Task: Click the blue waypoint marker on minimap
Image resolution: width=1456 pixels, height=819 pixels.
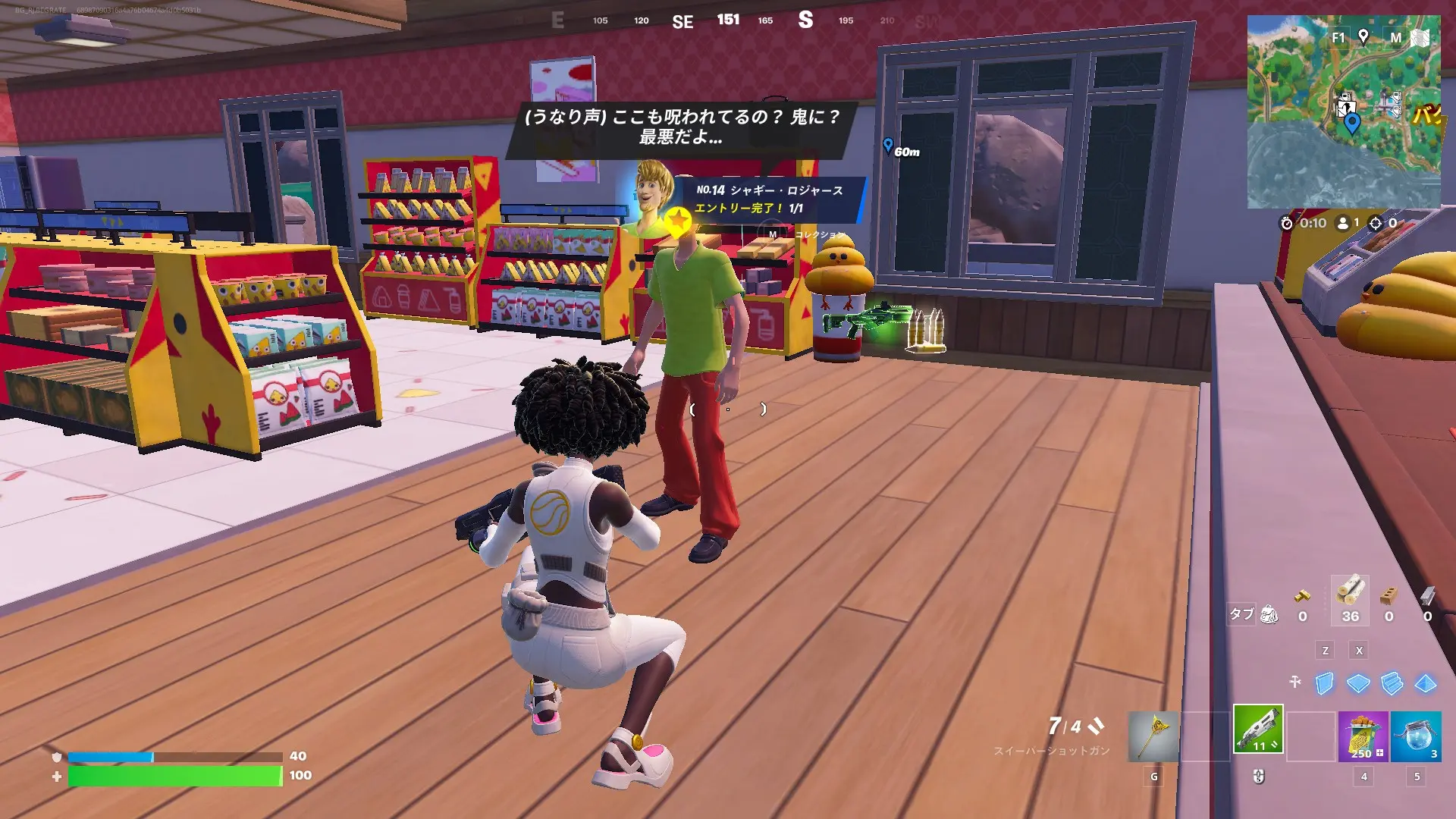Action: coord(1351,124)
